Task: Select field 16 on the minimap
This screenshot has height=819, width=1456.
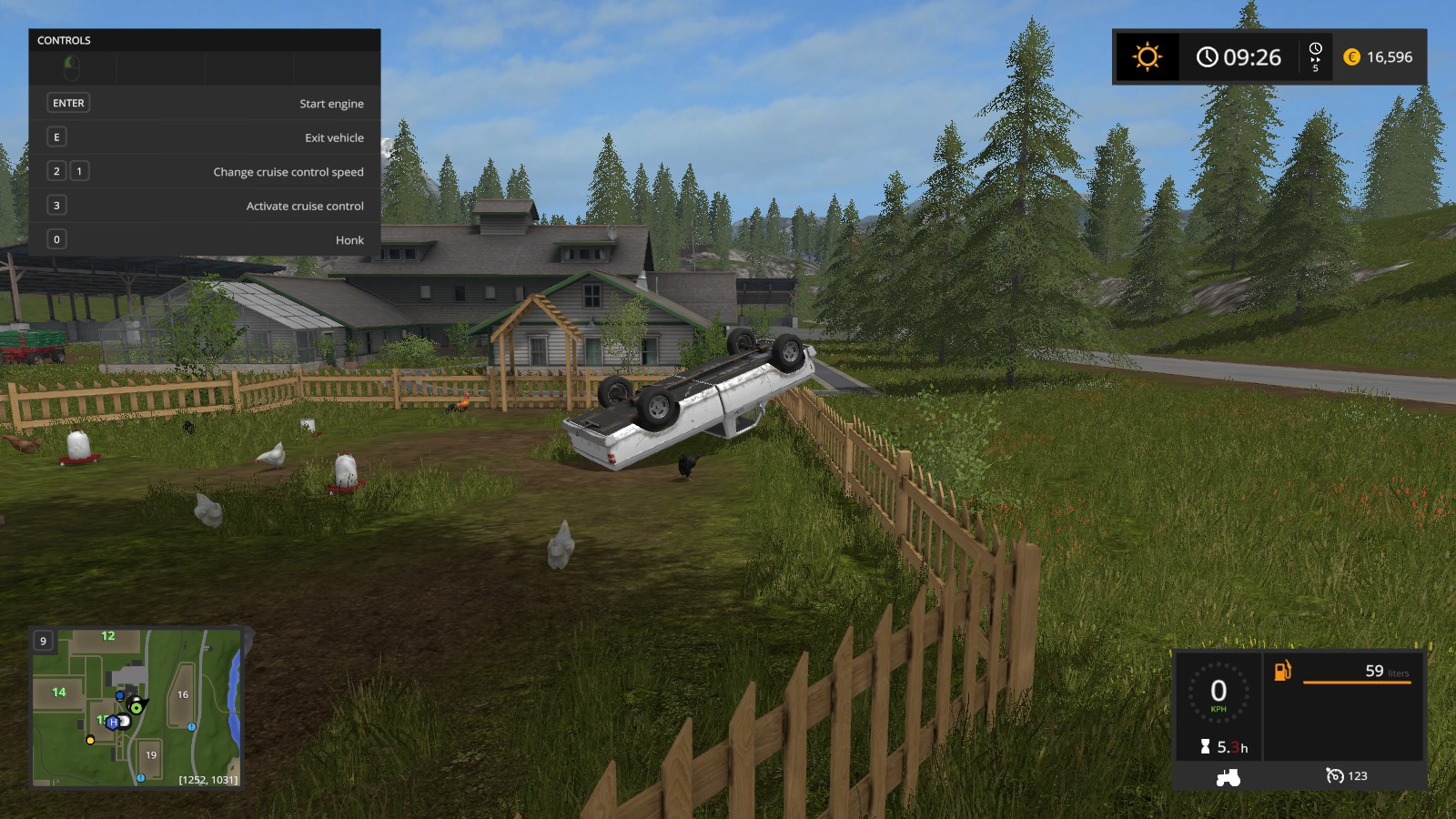Action: click(183, 694)
